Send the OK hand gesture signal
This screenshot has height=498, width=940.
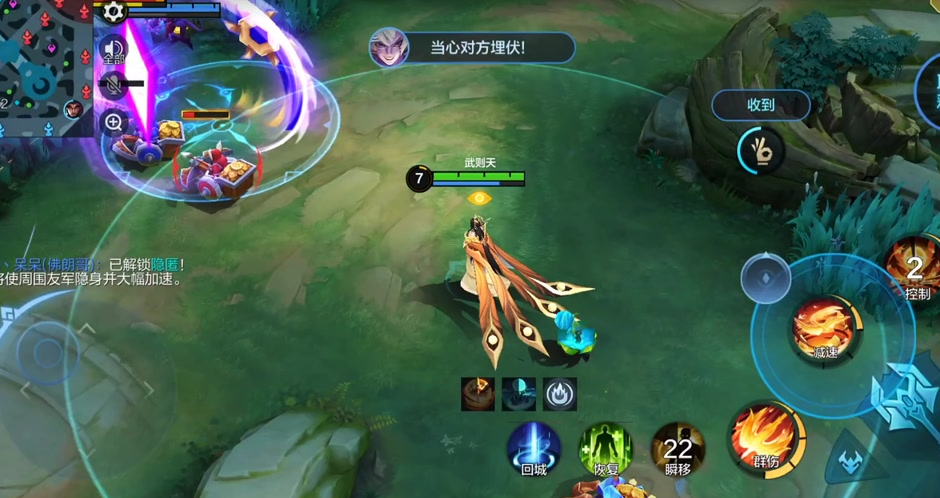pos(760,151)
